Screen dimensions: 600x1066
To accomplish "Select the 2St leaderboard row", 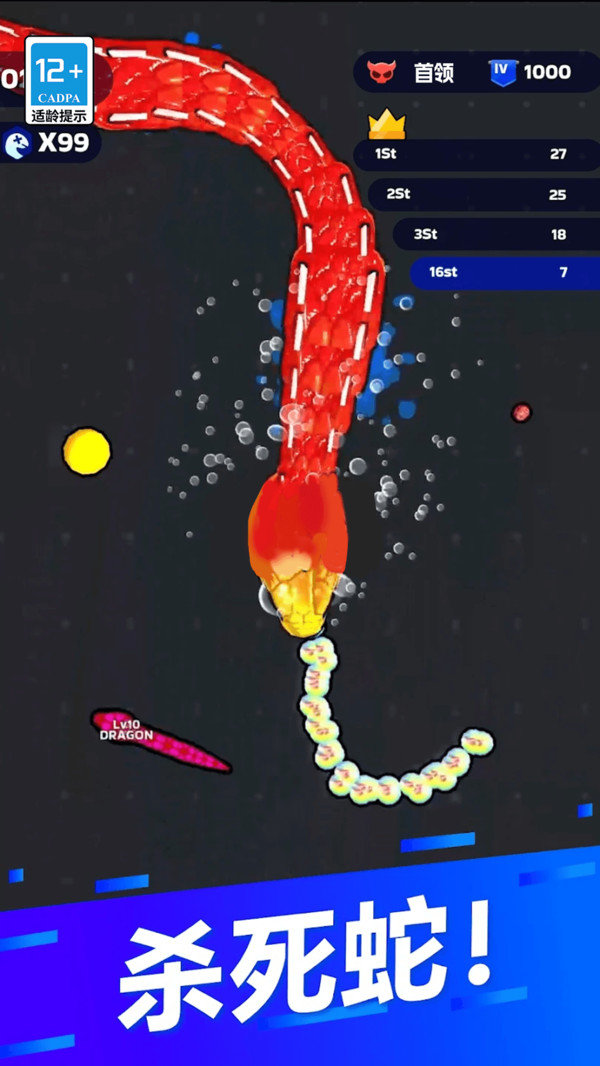I will pos(482,194).
